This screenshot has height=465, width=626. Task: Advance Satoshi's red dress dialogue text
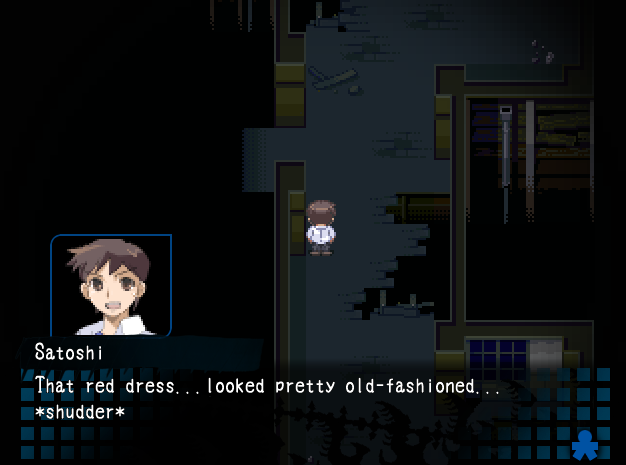point(268,386)
